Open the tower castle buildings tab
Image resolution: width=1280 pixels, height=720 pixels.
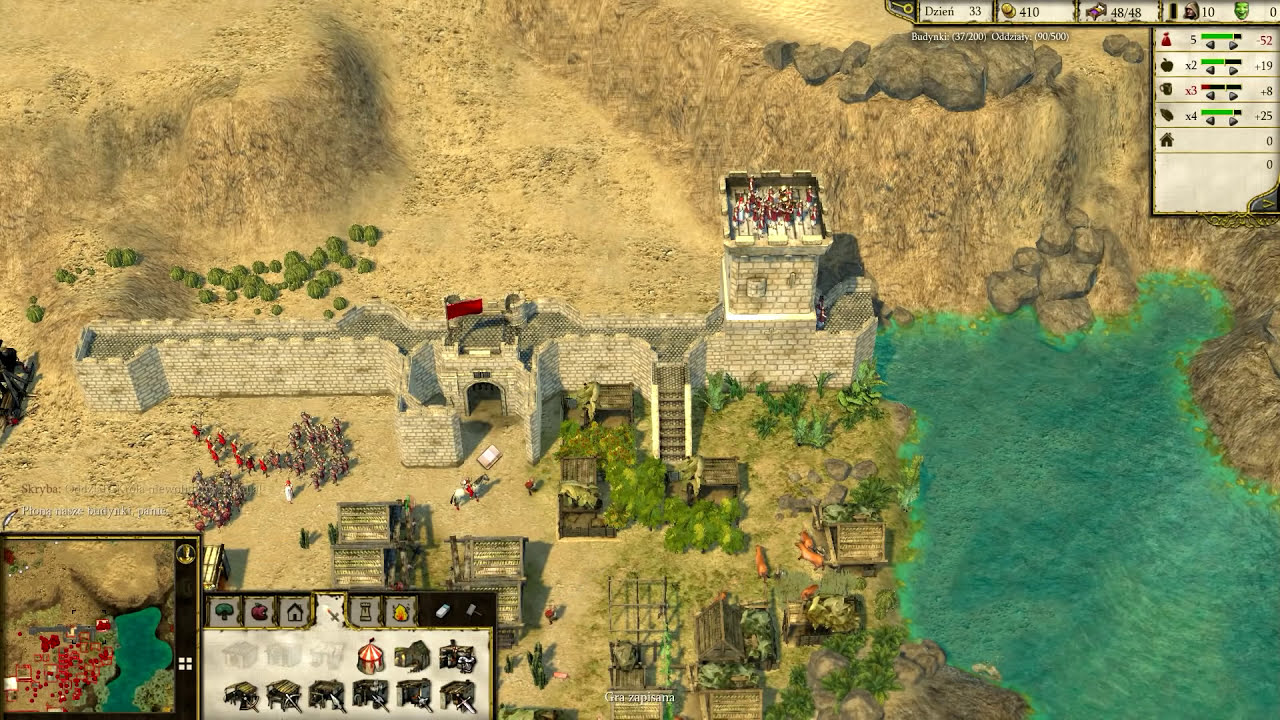pos(366,611)
